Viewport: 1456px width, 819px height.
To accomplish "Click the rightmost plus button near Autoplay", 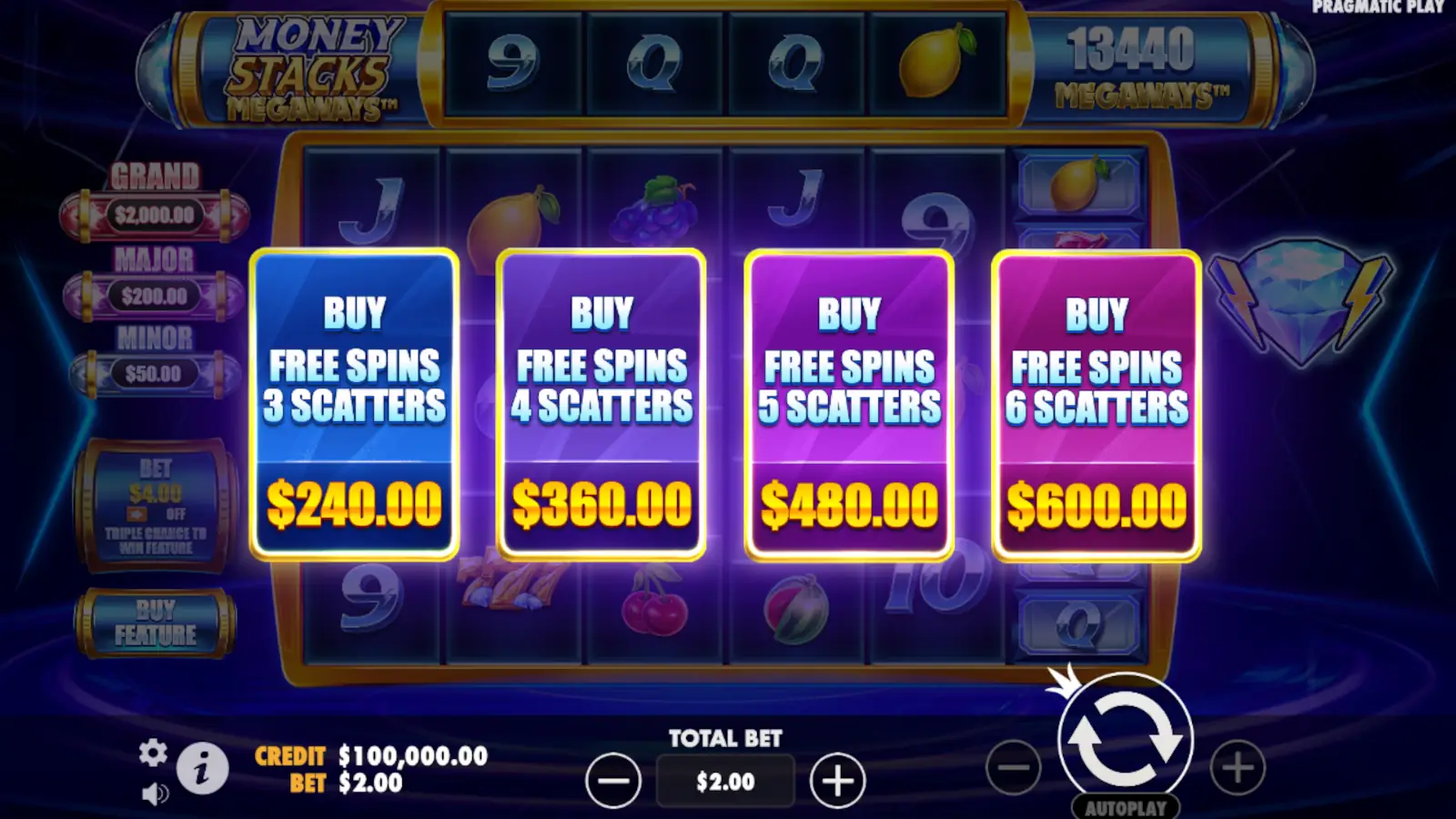I will [1236, 769].
